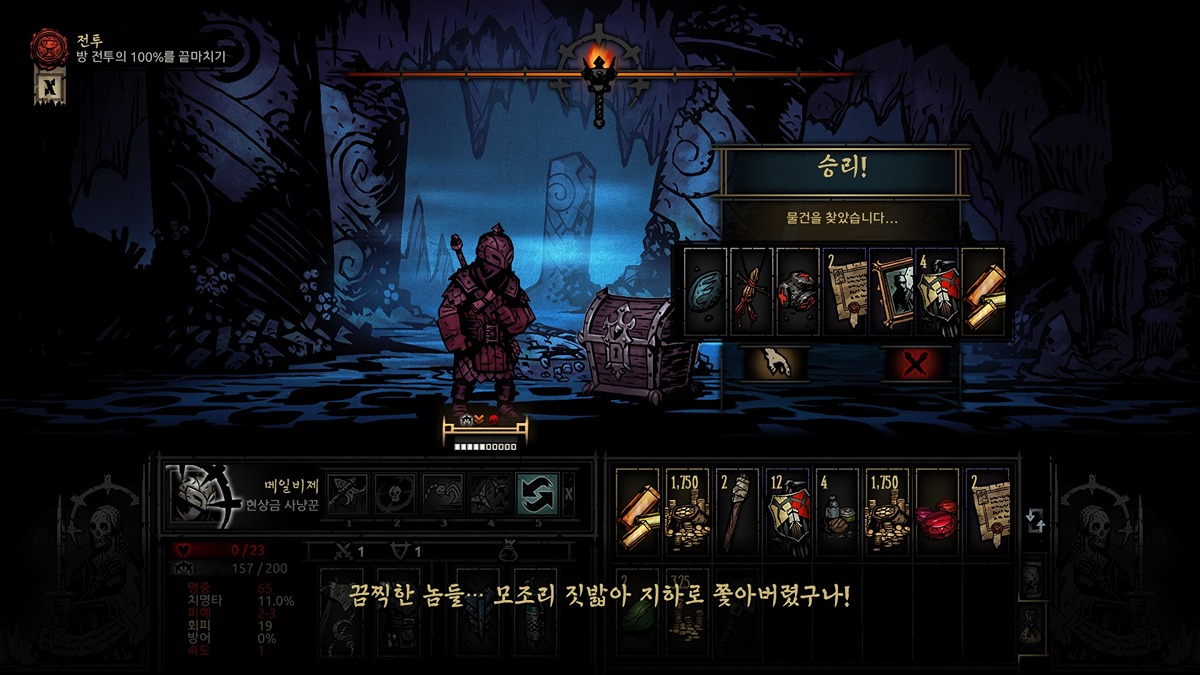1200x675 pixels.
Task: Close the loot window with the red X
Action: 915,363
